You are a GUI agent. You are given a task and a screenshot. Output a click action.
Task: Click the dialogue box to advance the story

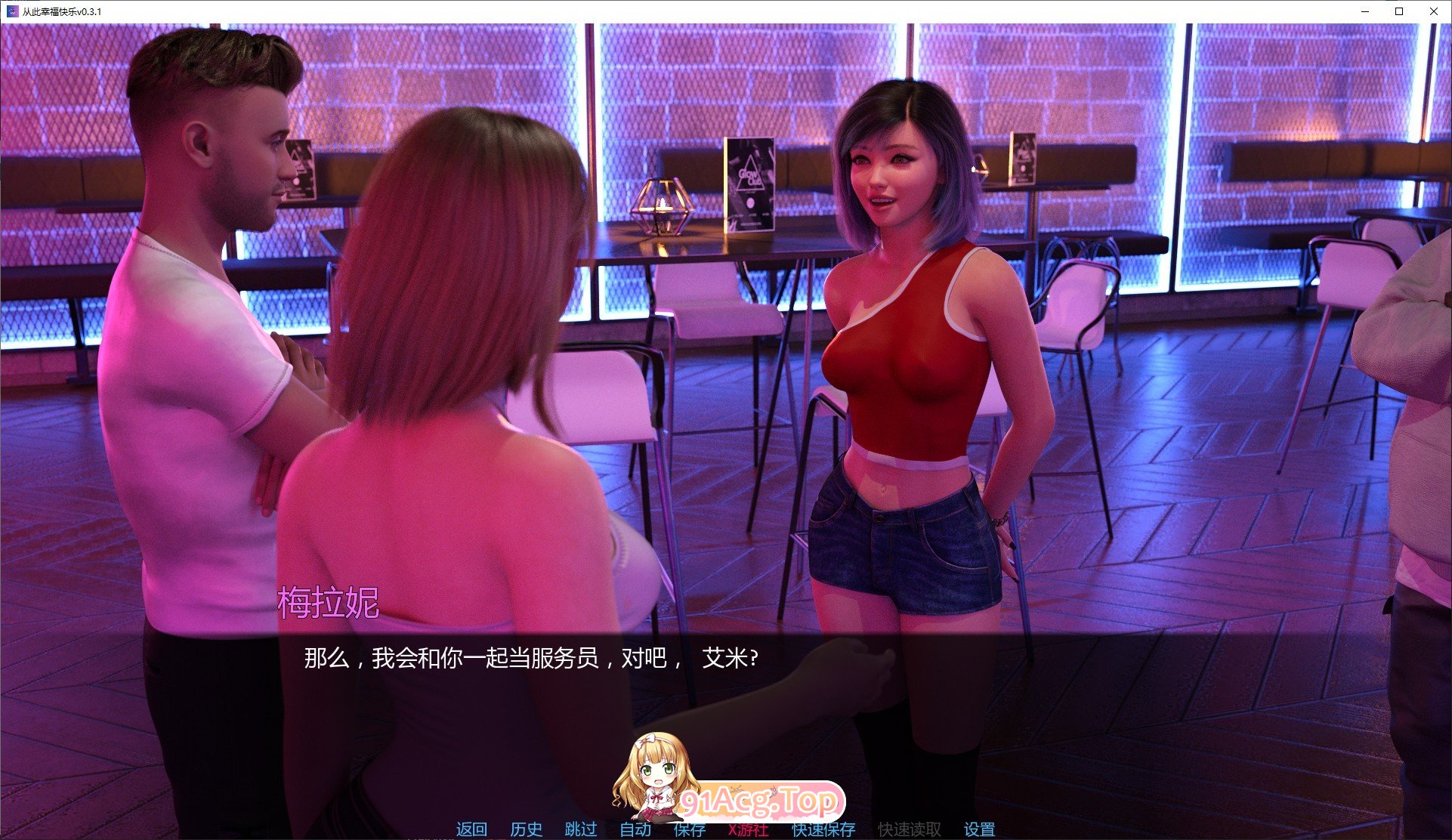[529, 659]
